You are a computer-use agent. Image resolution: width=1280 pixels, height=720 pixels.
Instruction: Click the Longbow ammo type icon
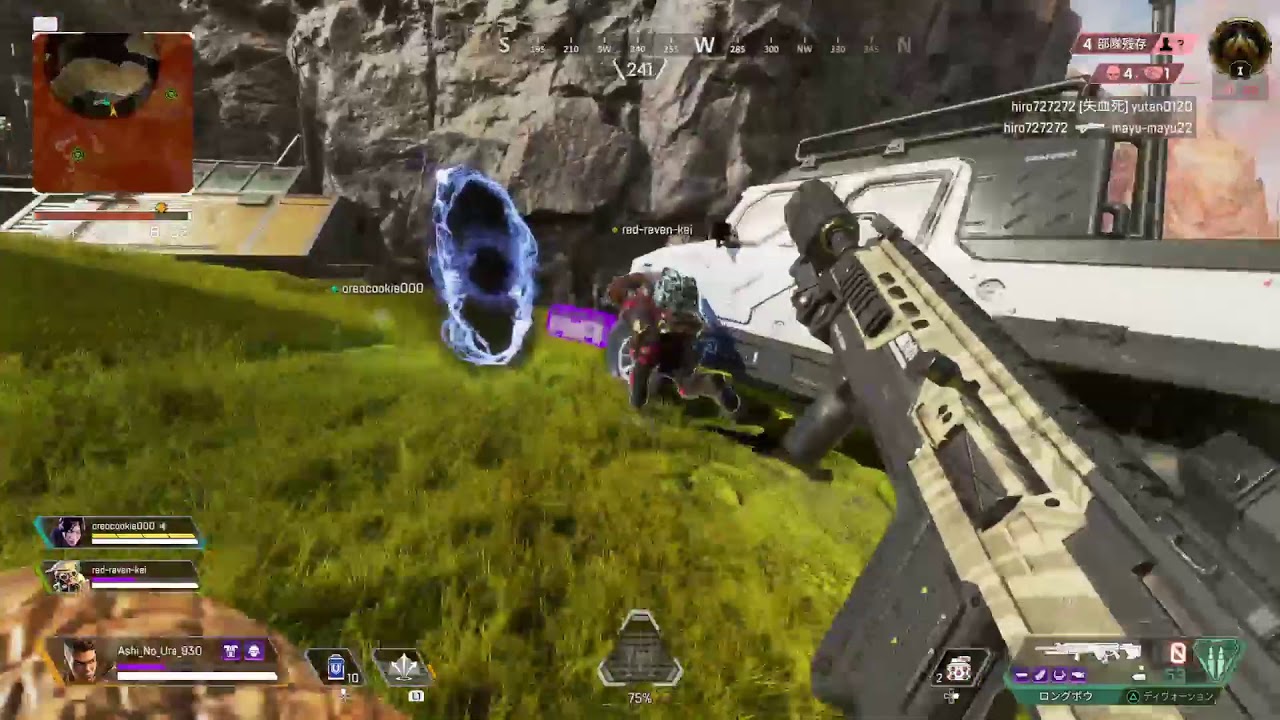coord(1215,660)
